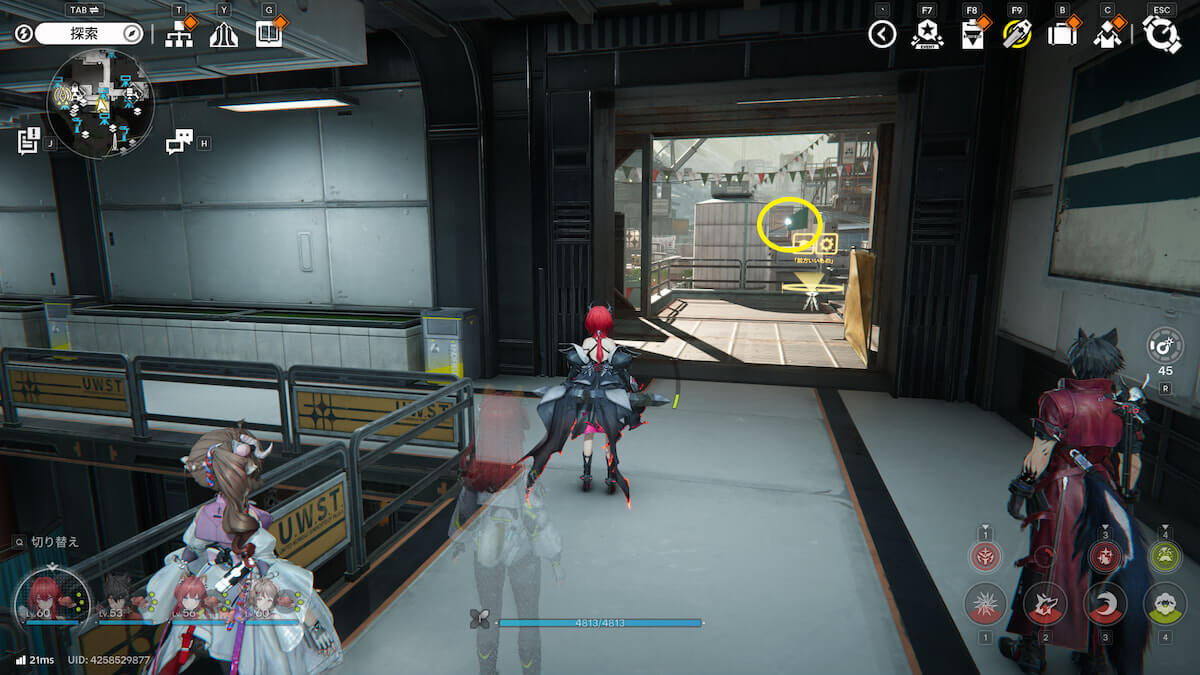Screen dimensions: 1200x675
Task: Open the main system menu ring icon
Action: tap(1162, 35)
